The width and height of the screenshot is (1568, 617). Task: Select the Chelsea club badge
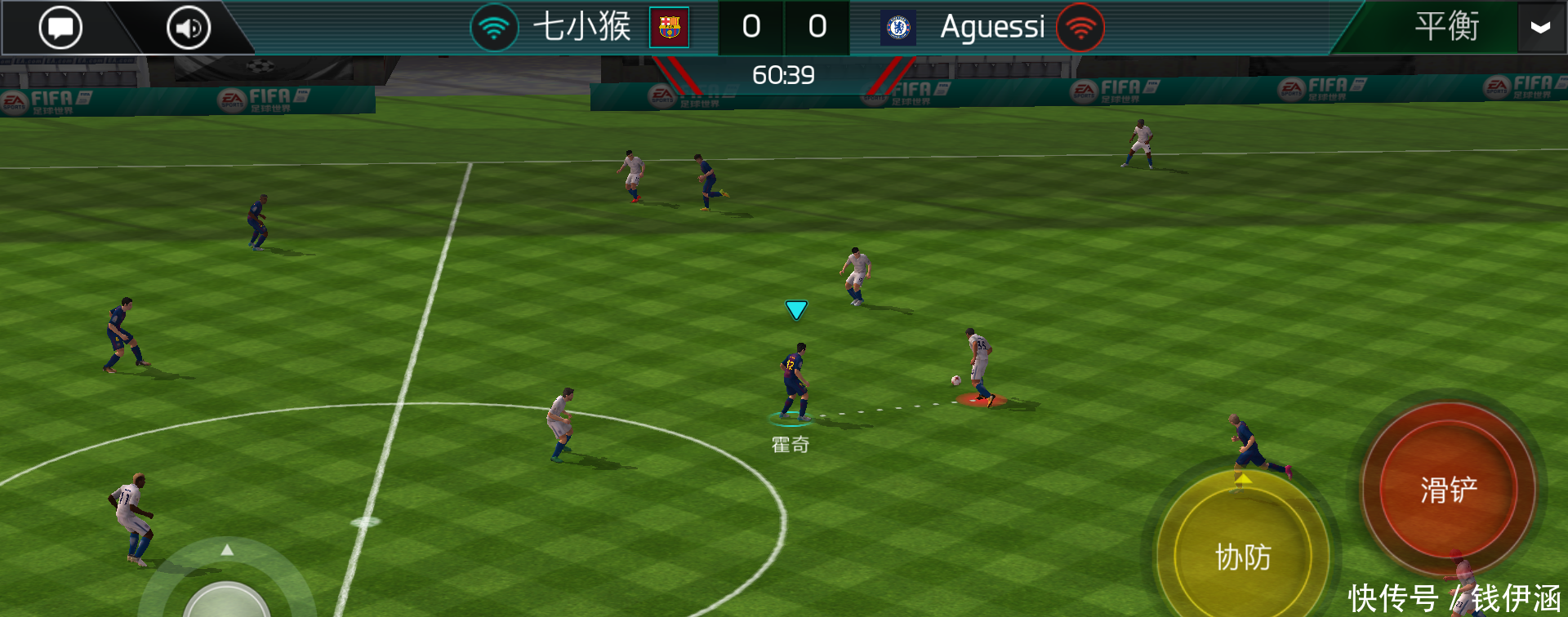[x=899, y=27]
